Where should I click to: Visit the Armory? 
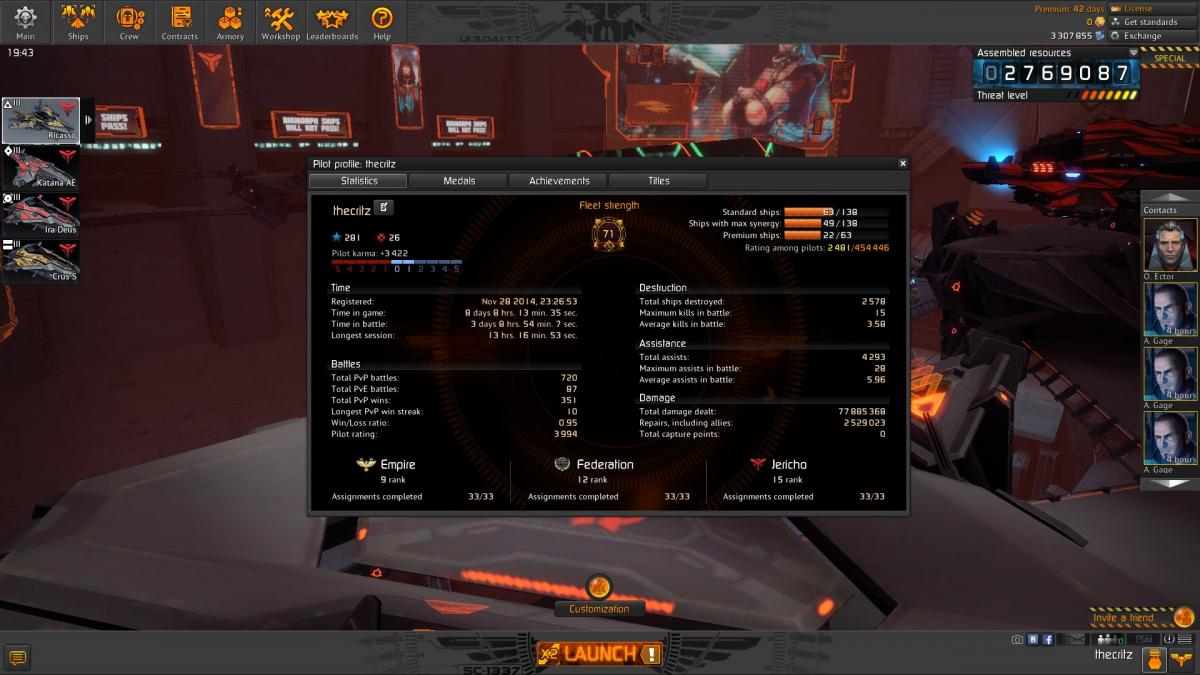[x=230, y=22]
